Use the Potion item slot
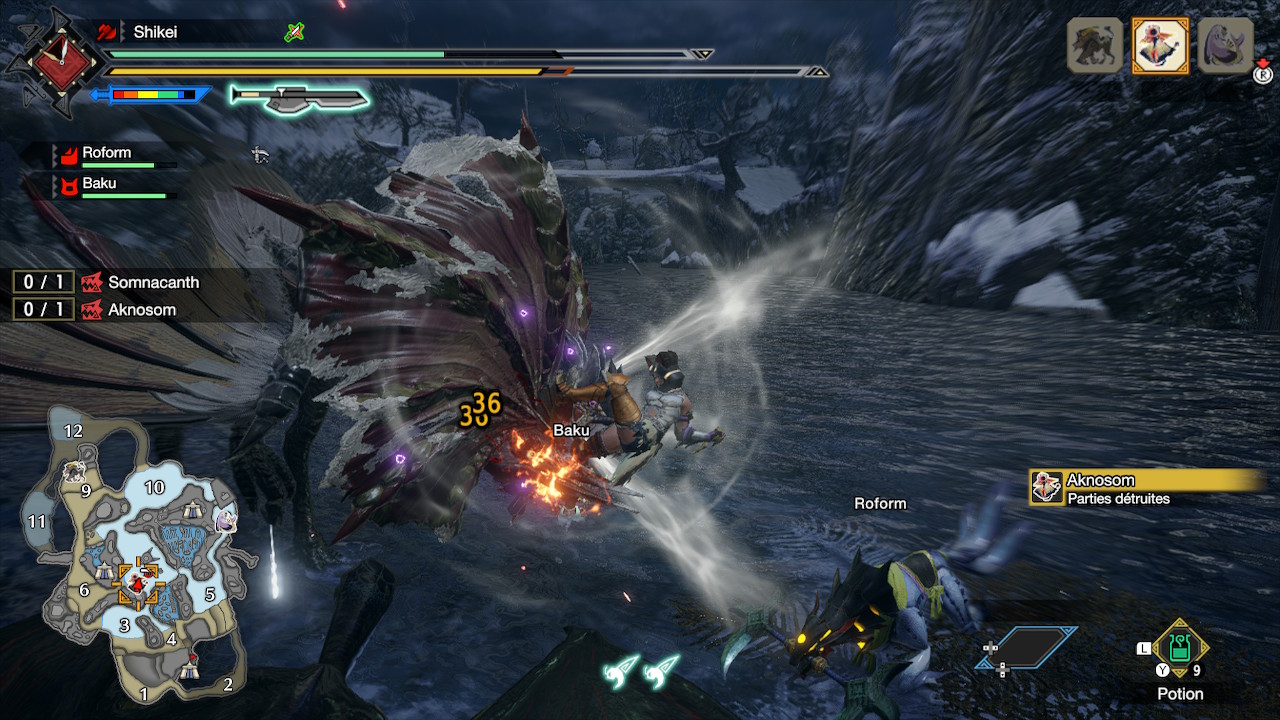The height and width of the screenshot is (720, 1280). pos(1180,648)
